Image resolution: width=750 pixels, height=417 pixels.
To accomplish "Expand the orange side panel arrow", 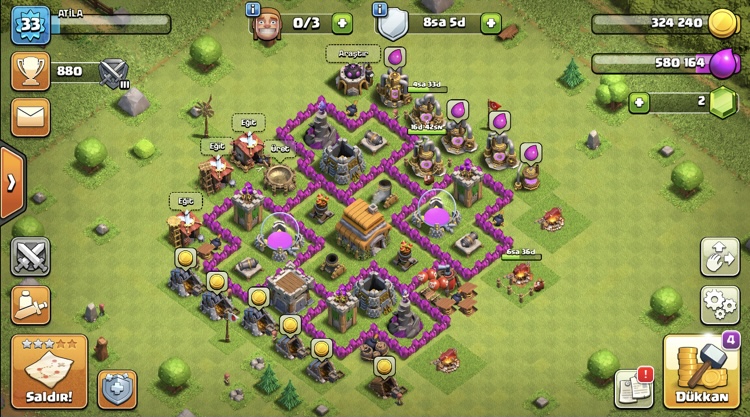I will tap(12, 183).
